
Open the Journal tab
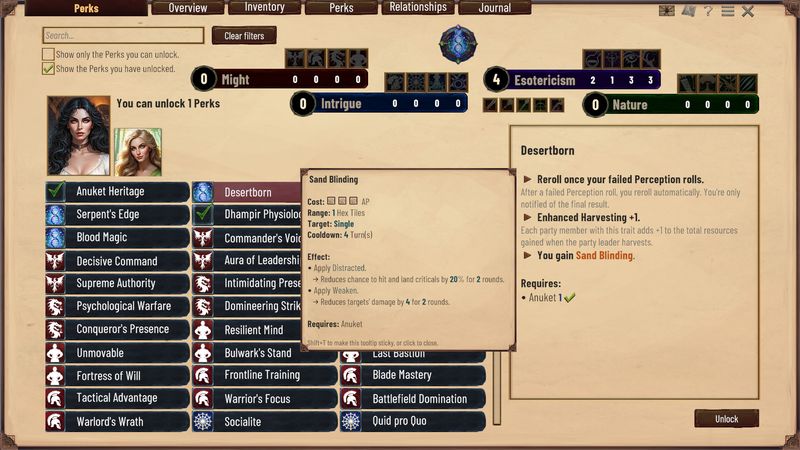pos(494,8)
